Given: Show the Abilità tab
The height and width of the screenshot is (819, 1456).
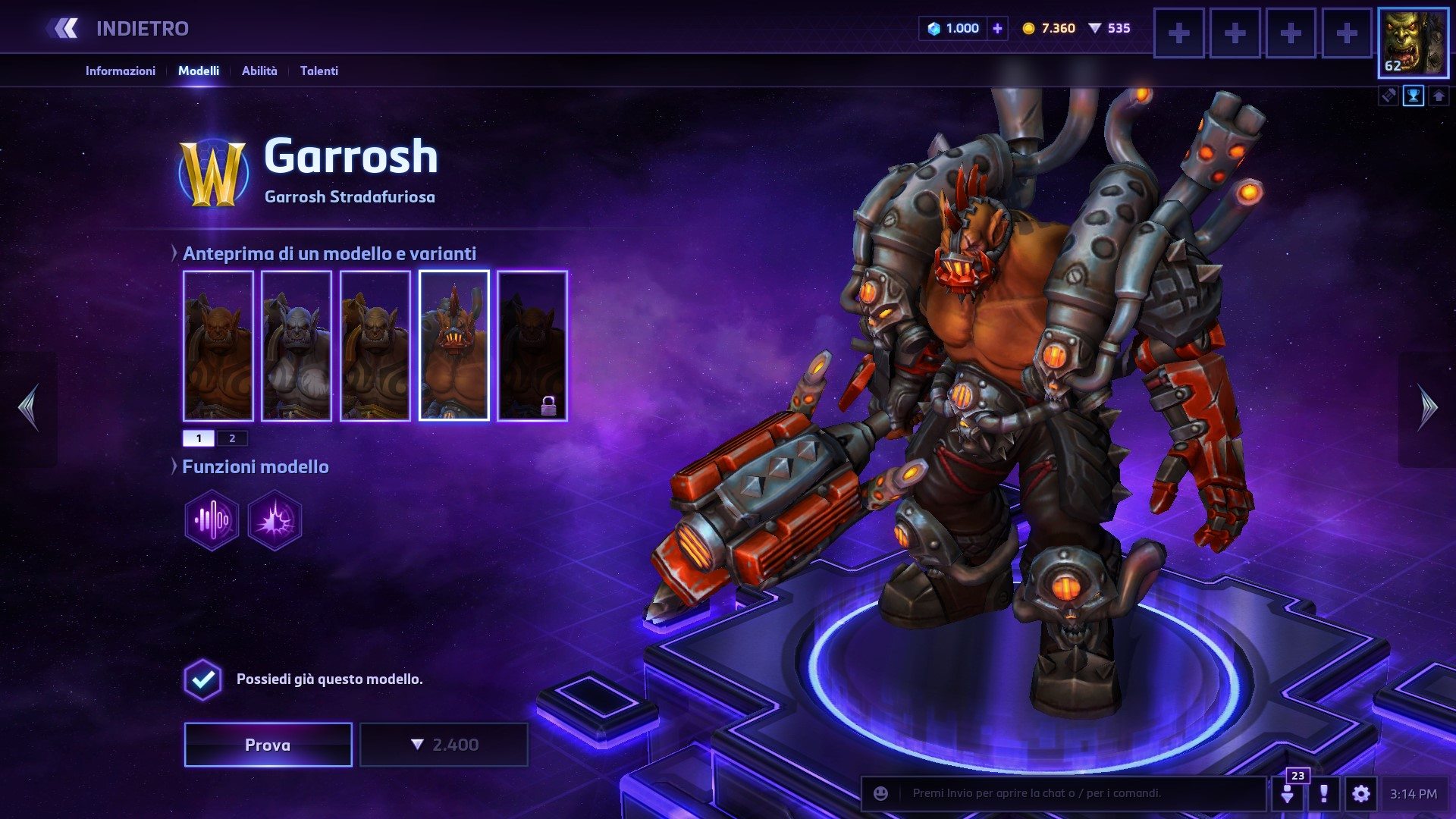Looking at the screenshot, I should click(259, 71).
